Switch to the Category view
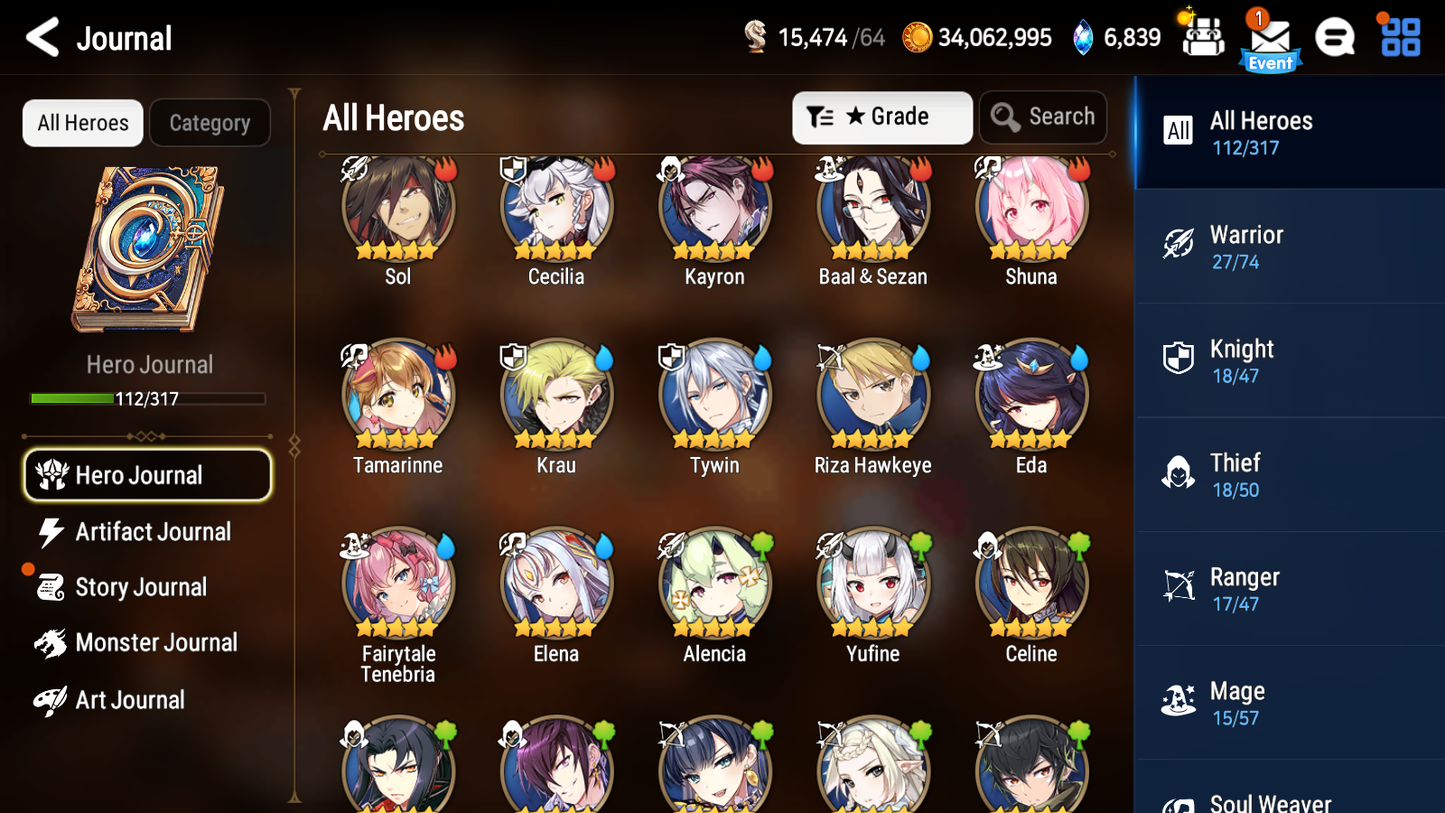Screen dimensions: 1445x813 210,122
